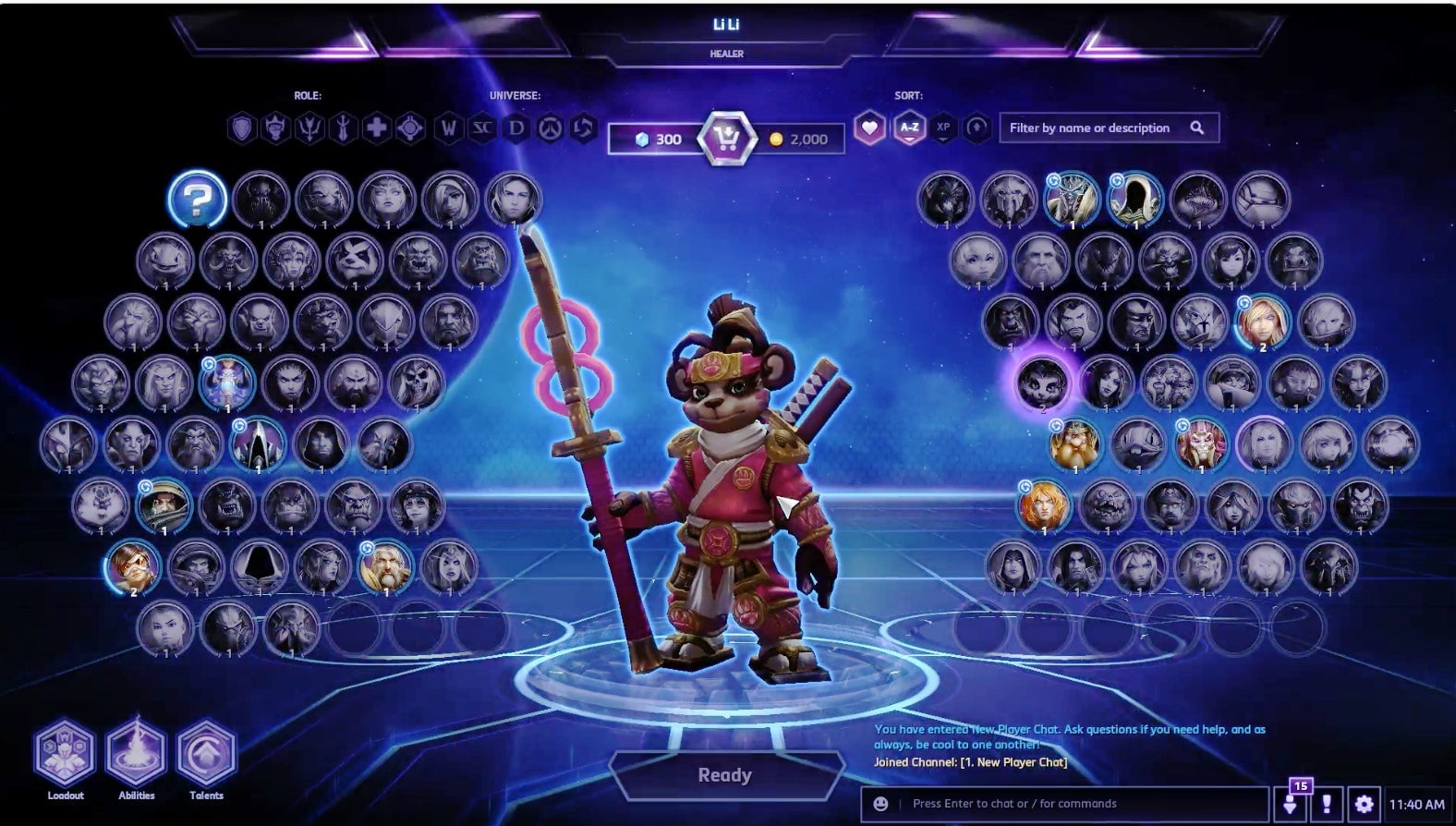Filter by the Overwatch universe
This screenshot has height=826, width=1456.
[550, 128]
